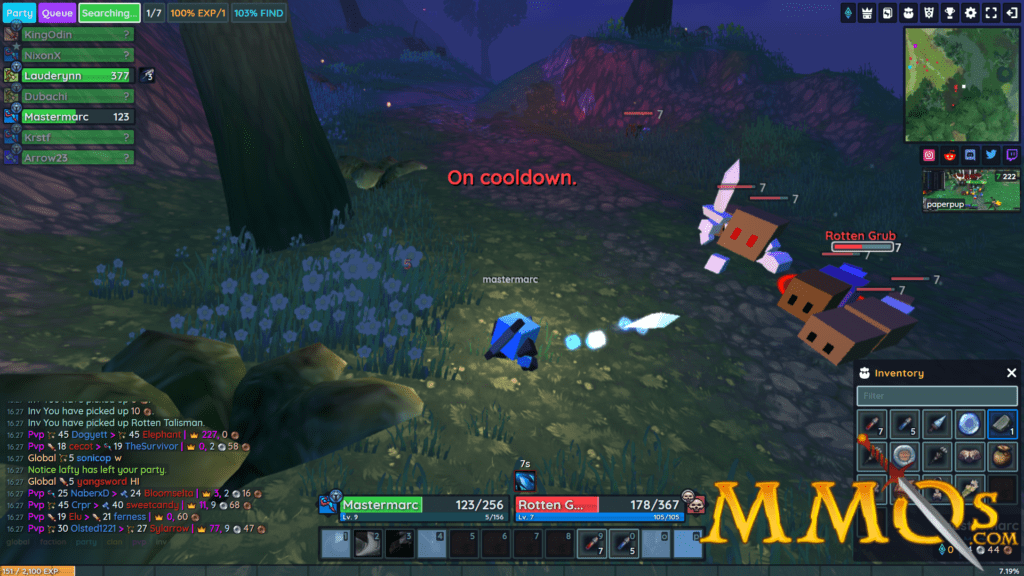Open the minimap
This screenshot has width=1024, height=576.
pos(962,84)
